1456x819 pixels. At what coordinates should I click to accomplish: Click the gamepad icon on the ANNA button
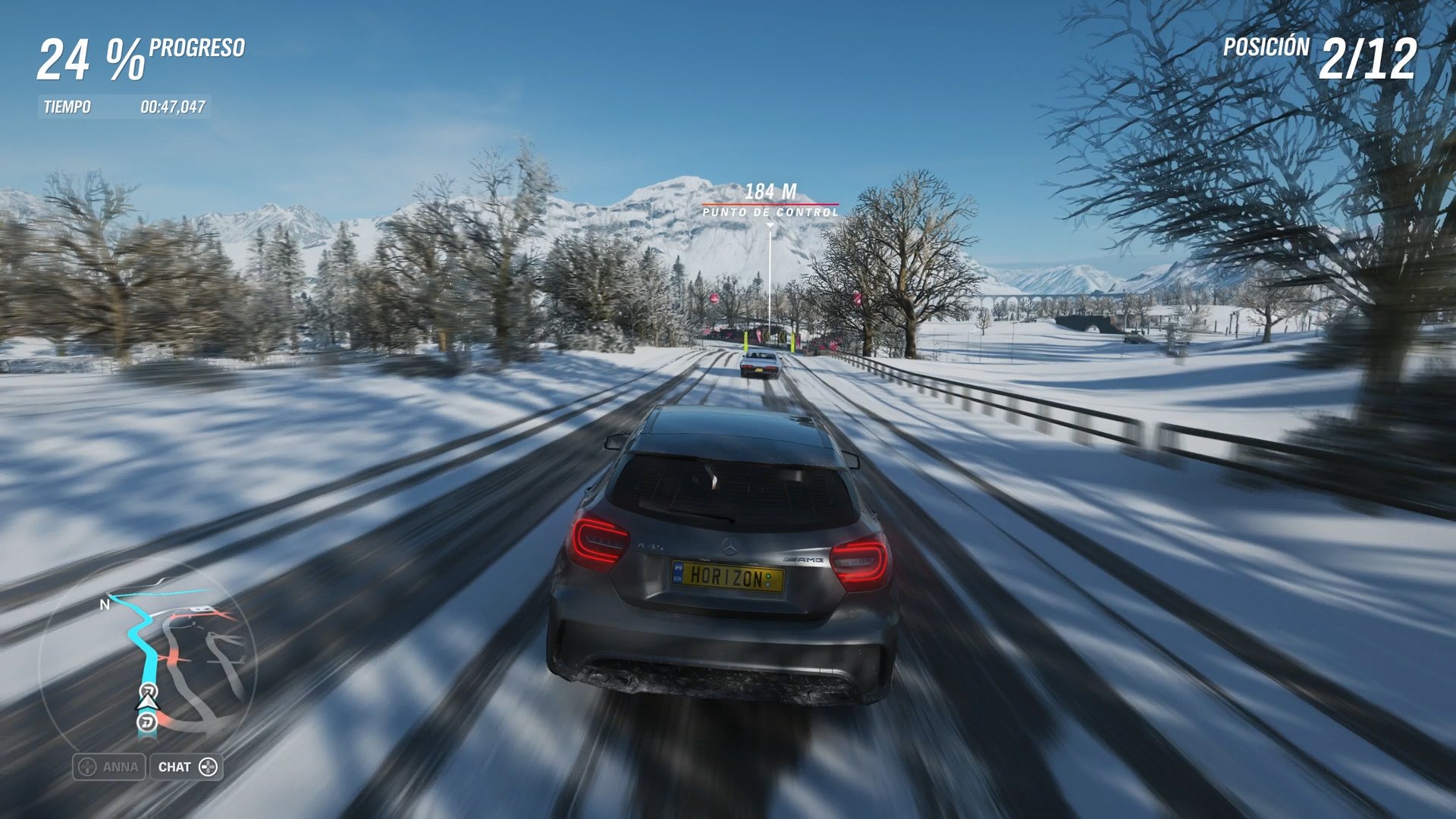coord(87,767)
